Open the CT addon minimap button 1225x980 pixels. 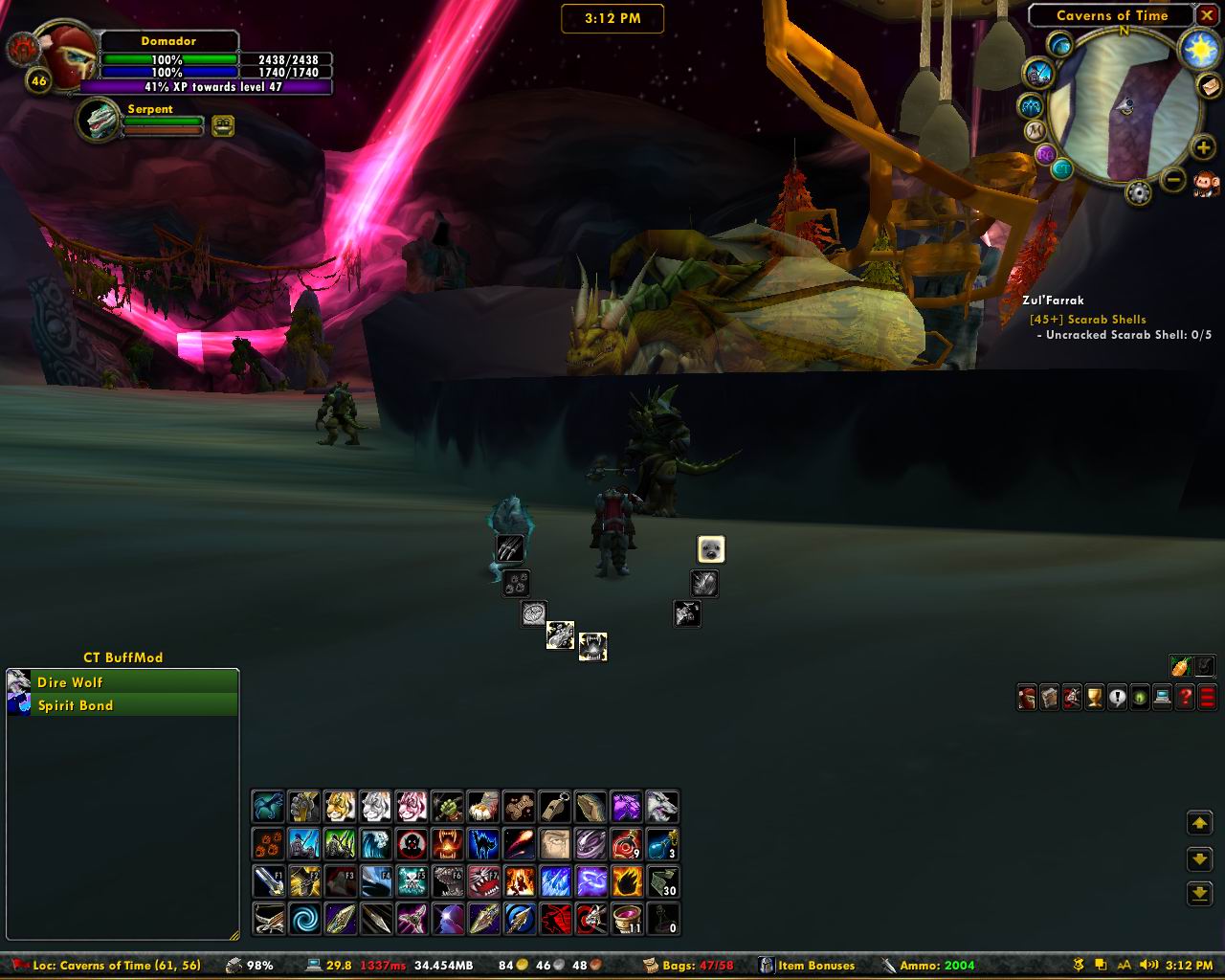1062,169
